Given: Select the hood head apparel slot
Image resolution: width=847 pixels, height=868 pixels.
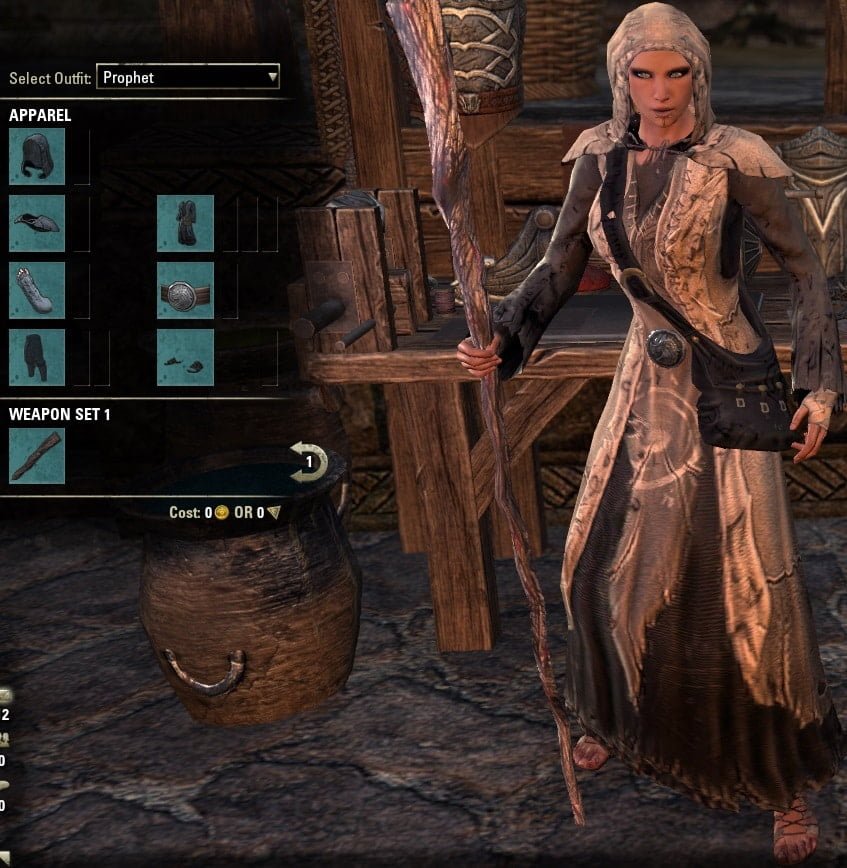Looking at the screenshot, I should [37, 156].
